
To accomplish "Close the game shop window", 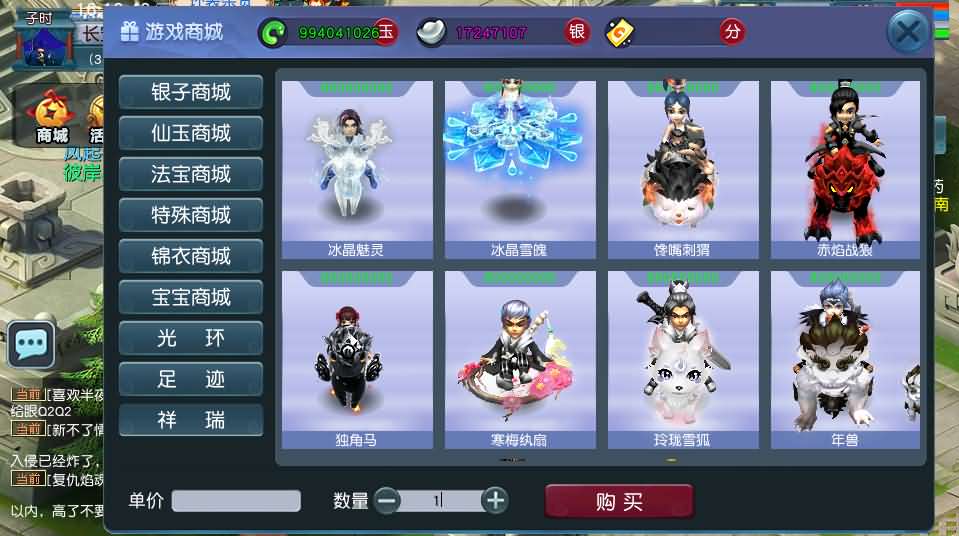I will pyautogui.click(x=908, y=33).
